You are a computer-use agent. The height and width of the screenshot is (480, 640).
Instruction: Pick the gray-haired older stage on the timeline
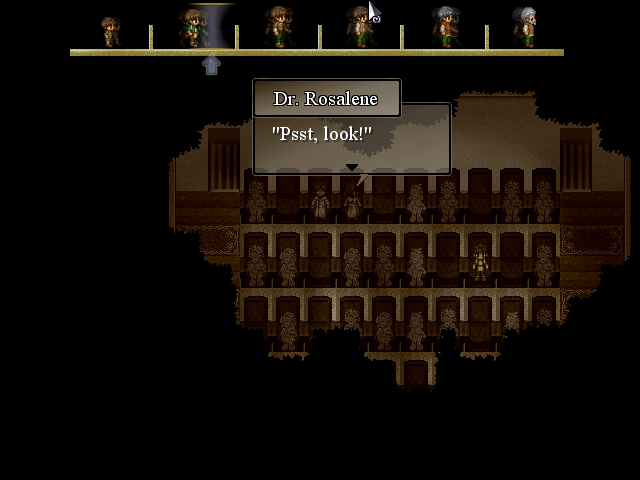(x=445, y=28)
